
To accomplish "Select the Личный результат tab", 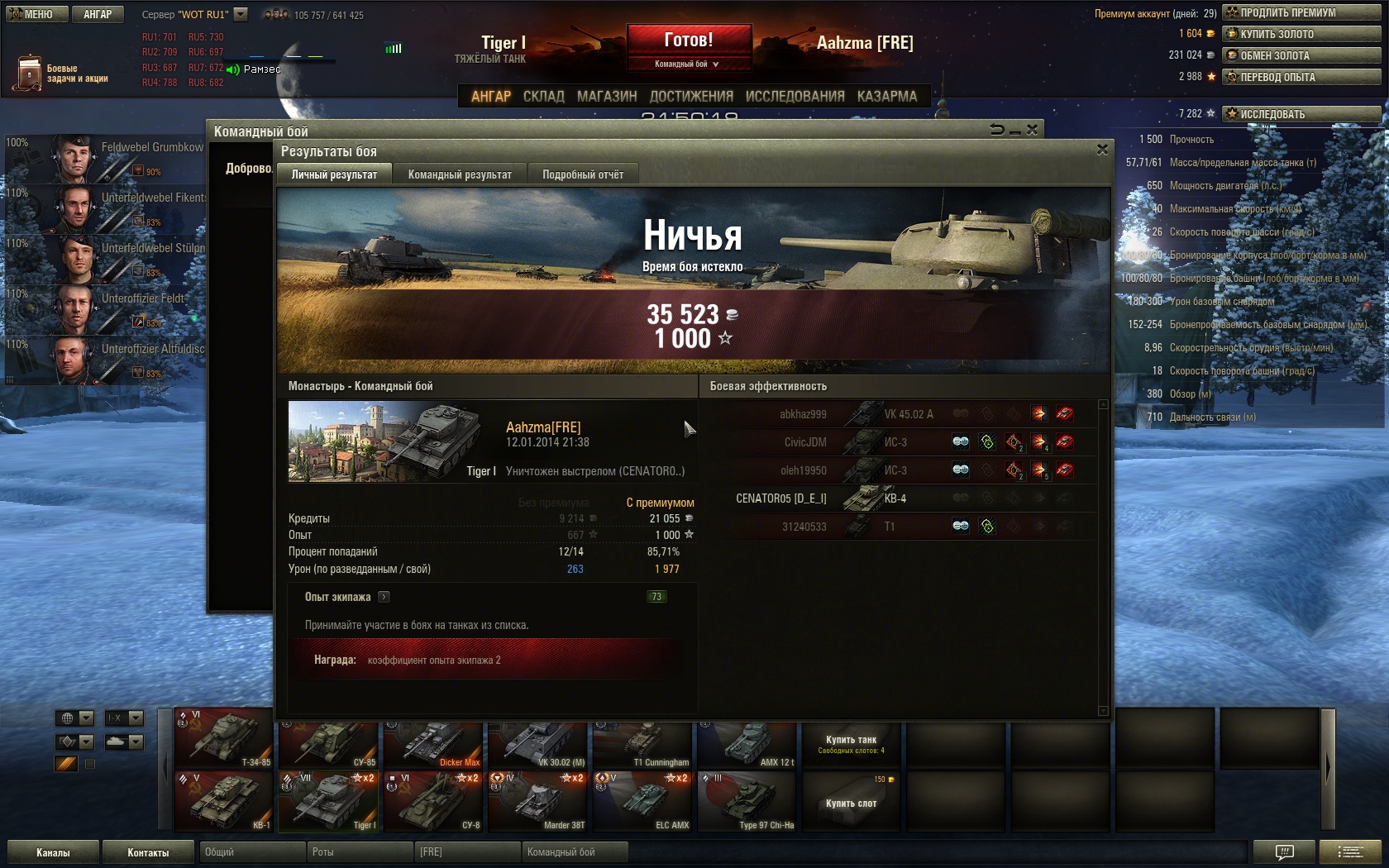I will coord(334,174).
